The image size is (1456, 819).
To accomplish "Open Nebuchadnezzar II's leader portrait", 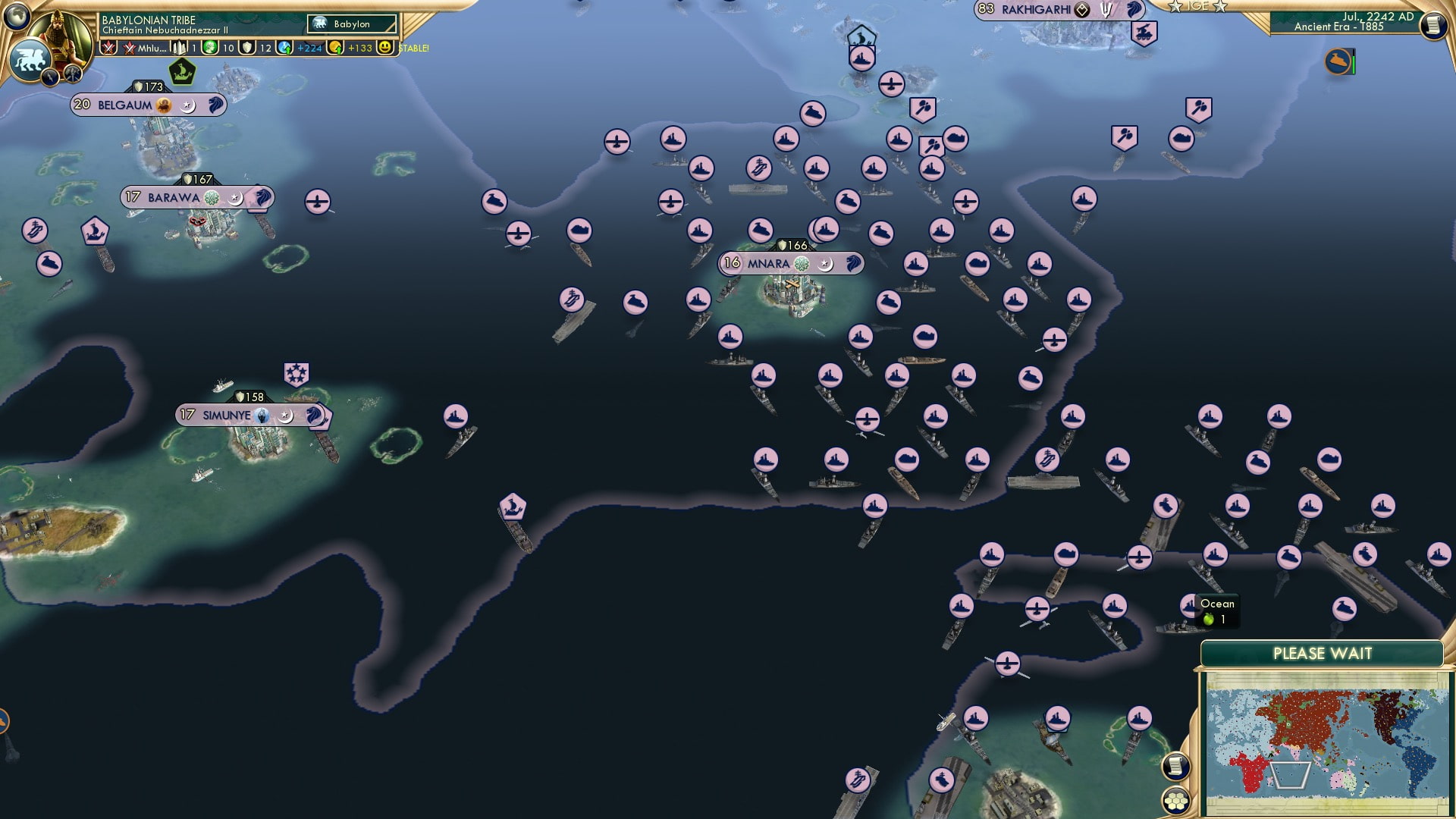I will pos(61,30).
